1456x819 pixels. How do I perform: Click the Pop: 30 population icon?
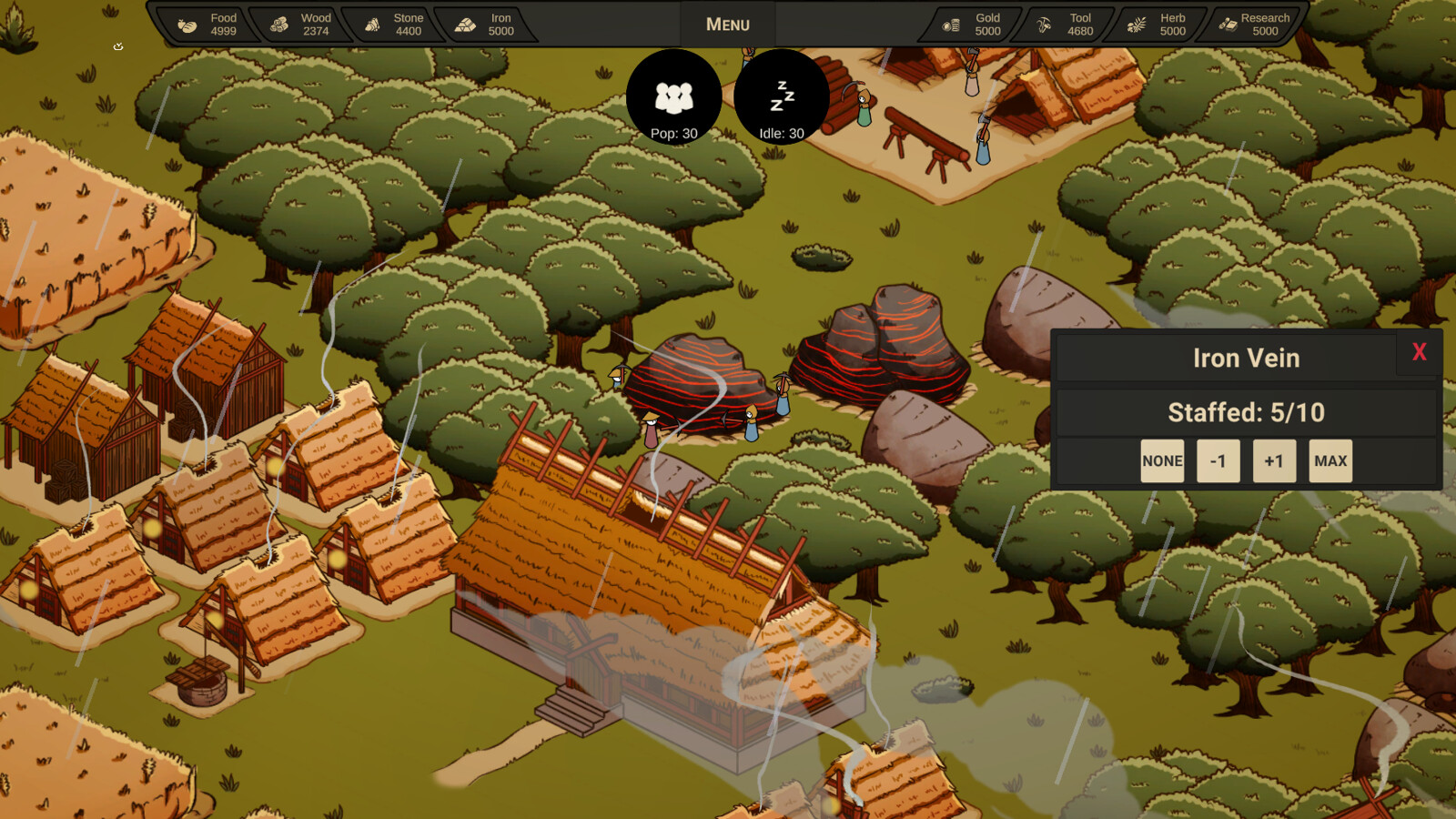point(673,98)
